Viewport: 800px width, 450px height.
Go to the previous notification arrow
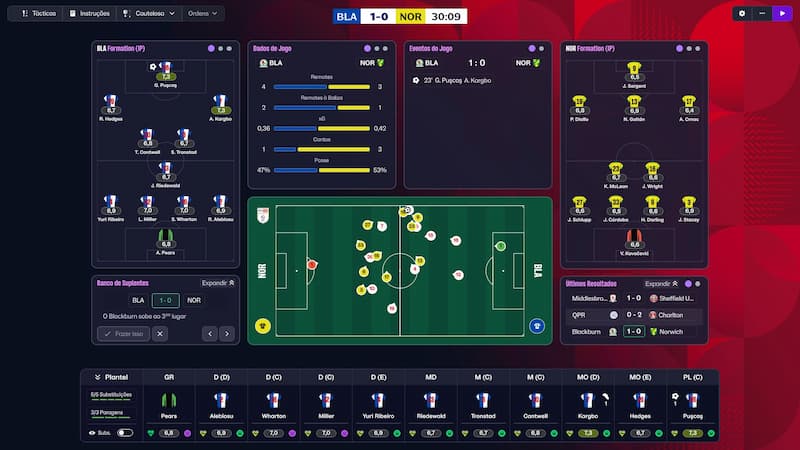[209, 334]
